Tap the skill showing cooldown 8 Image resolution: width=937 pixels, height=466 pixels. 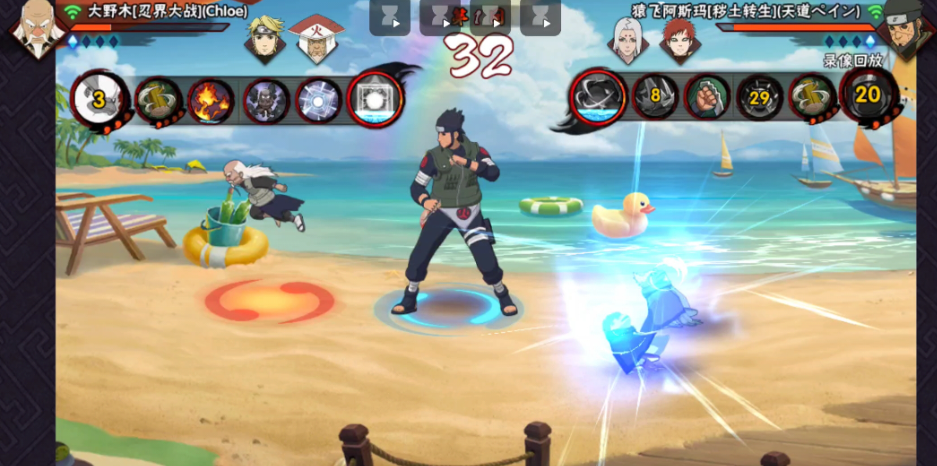655,97
